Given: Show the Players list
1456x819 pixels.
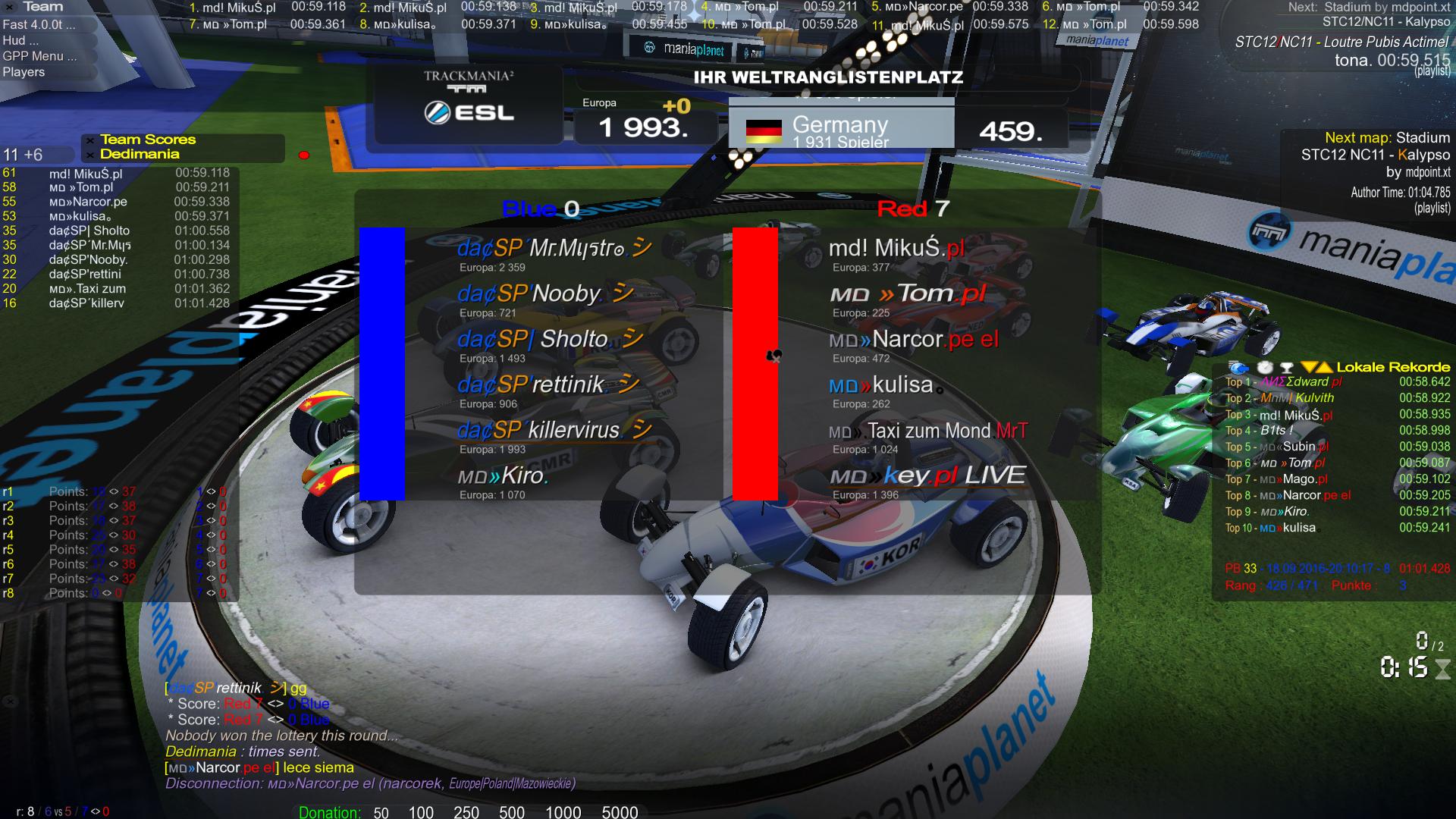Looking at the screenshot, I should tap(24, 72).
